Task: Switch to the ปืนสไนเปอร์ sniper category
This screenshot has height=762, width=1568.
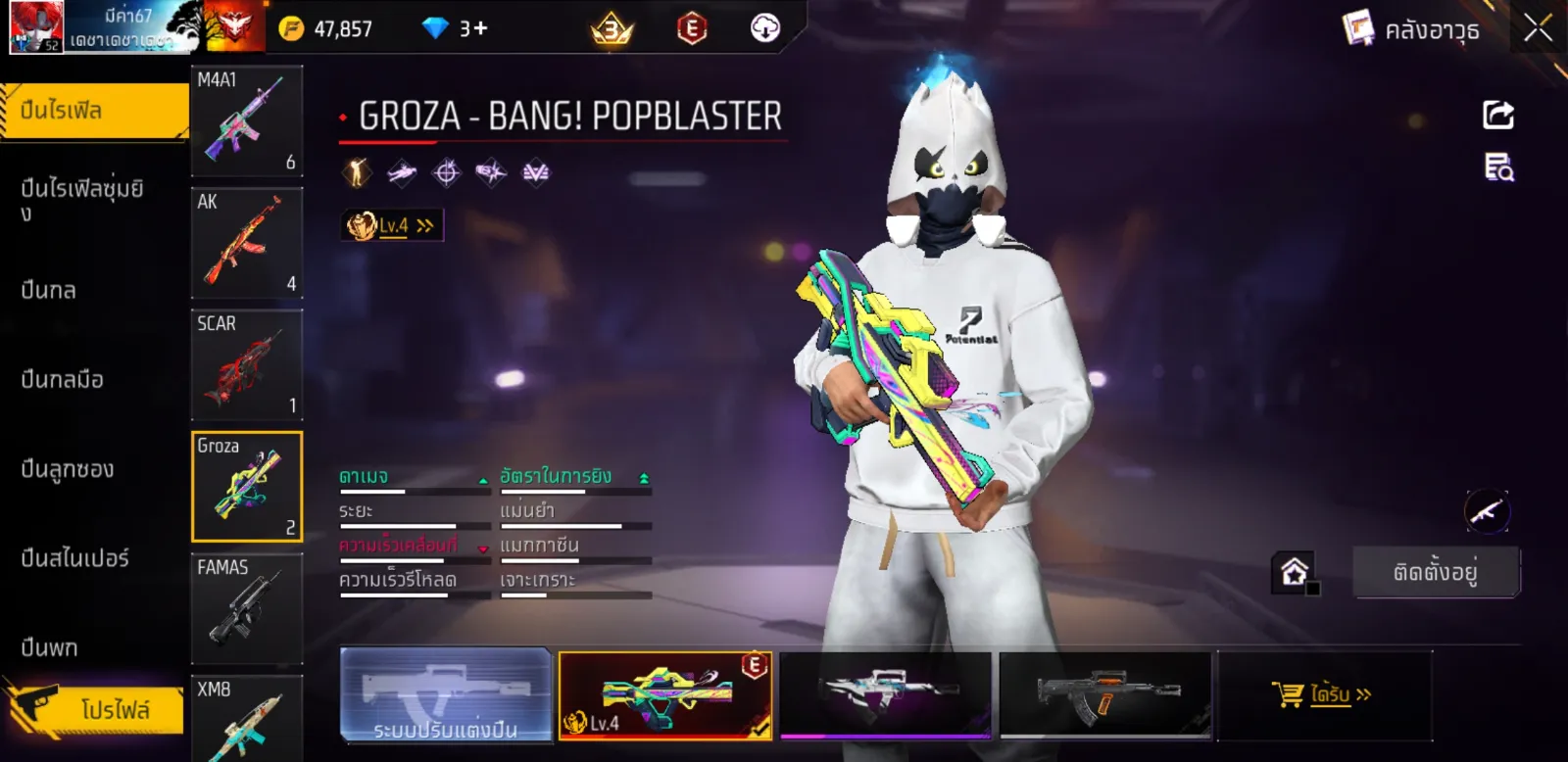Action: tap(74, 558)
